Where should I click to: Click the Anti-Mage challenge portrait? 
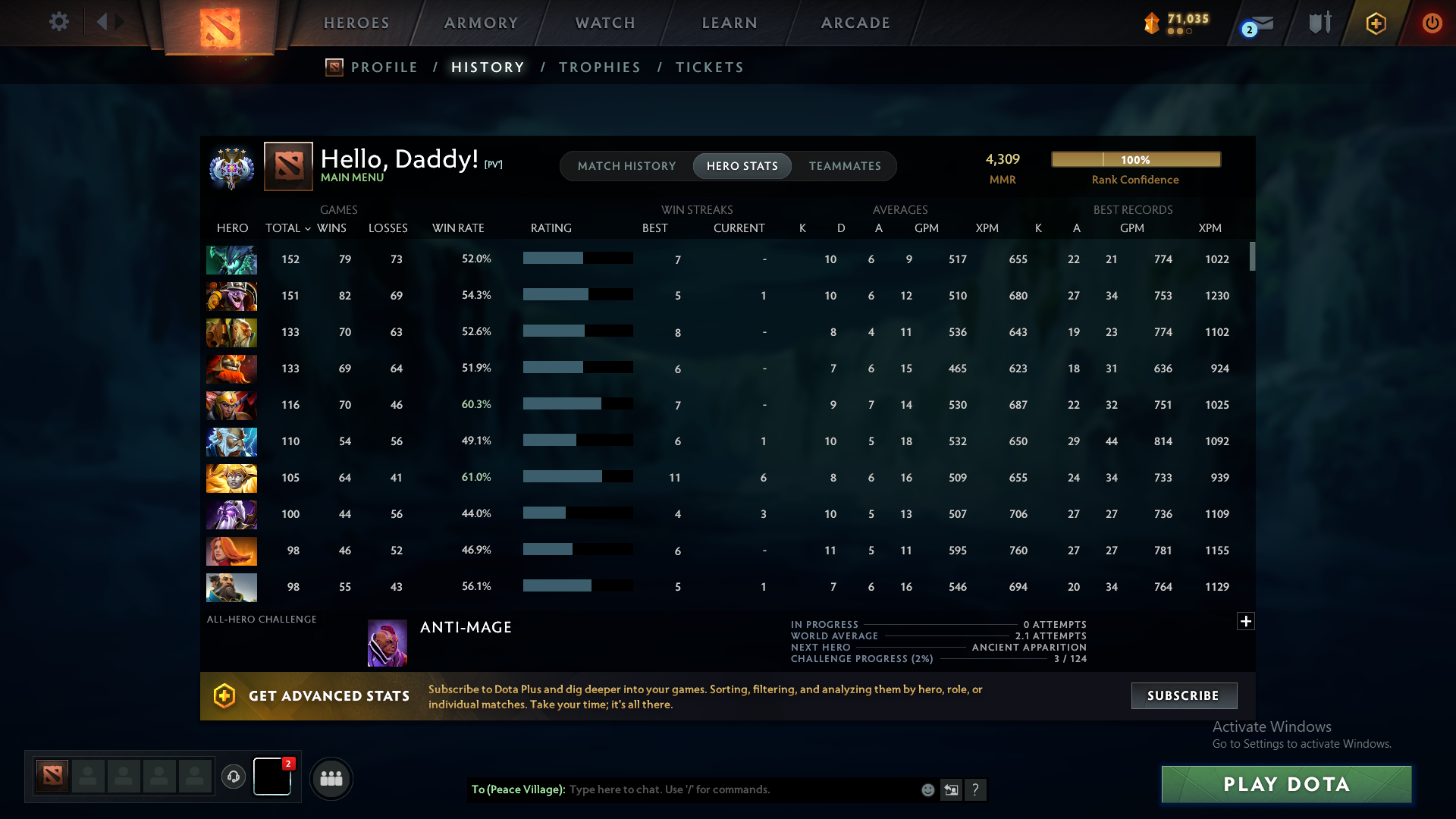[x=387, y=642]
